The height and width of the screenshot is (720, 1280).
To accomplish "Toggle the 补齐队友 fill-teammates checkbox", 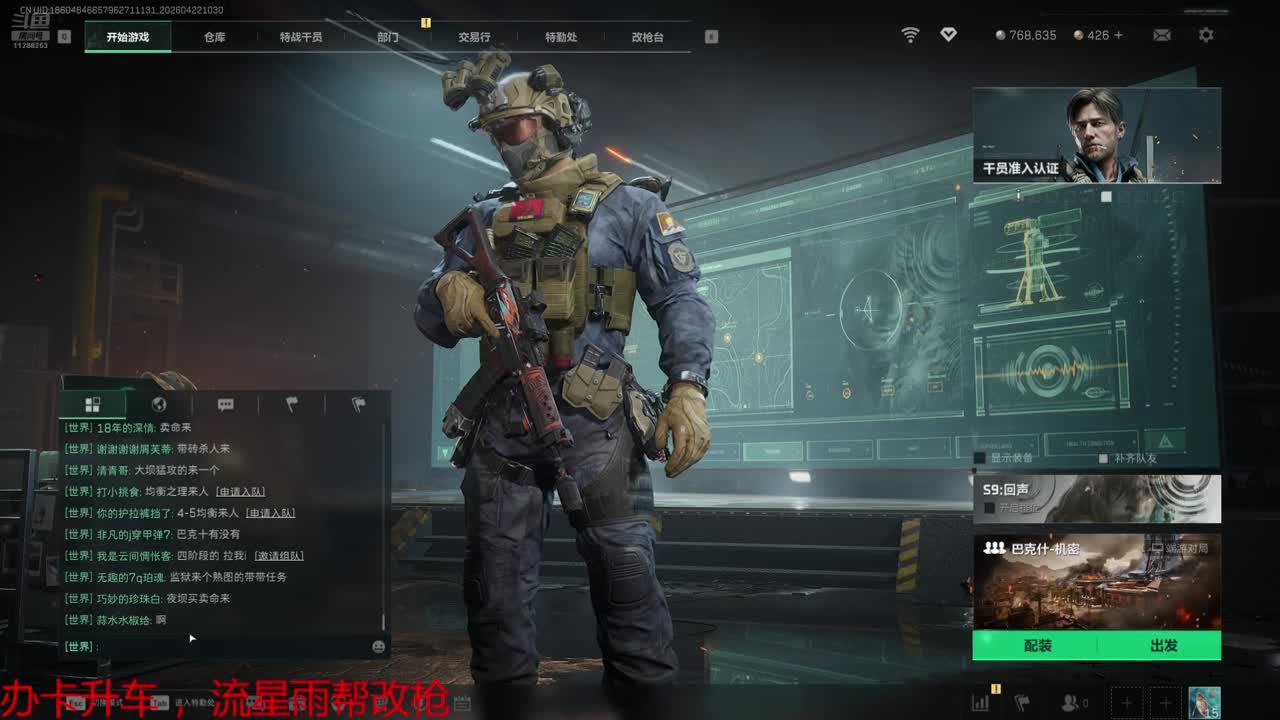I will click(x=1103, y=458).
